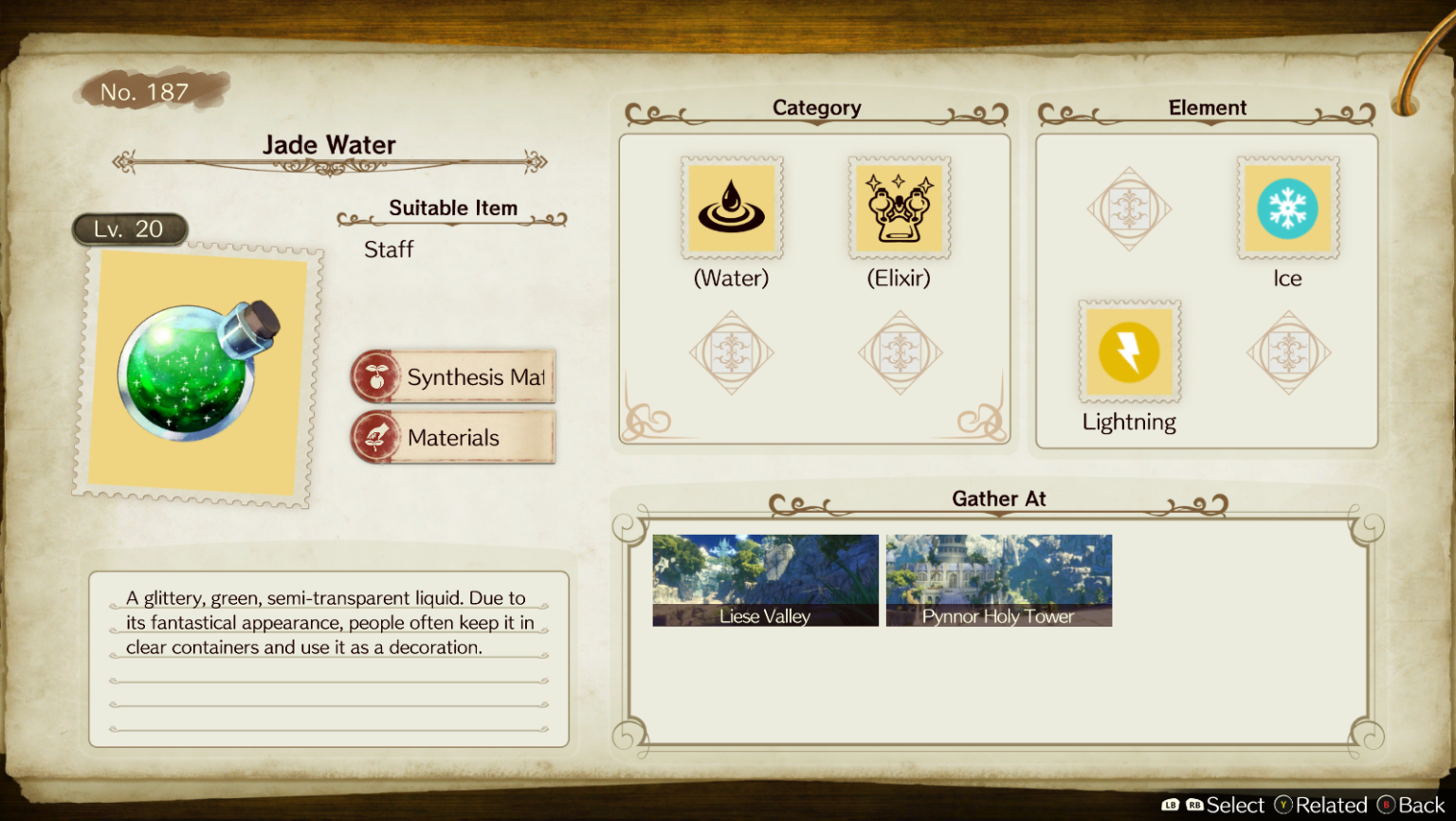The width and height of the screenshot is (1456, 821).
Task: Select the sprout icon on Synthesis Materials
Action: (x=376, y=376)
